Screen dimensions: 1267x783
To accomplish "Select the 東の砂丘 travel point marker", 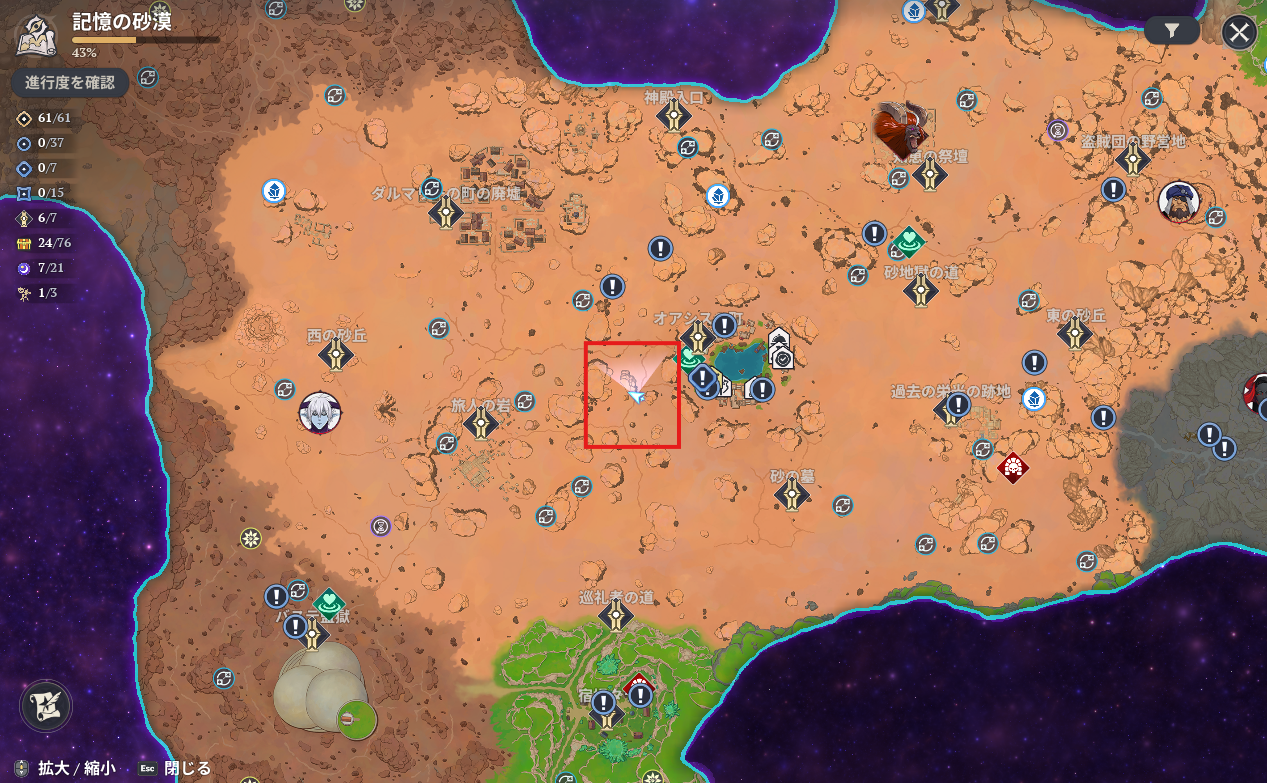I will [1075, 333].
